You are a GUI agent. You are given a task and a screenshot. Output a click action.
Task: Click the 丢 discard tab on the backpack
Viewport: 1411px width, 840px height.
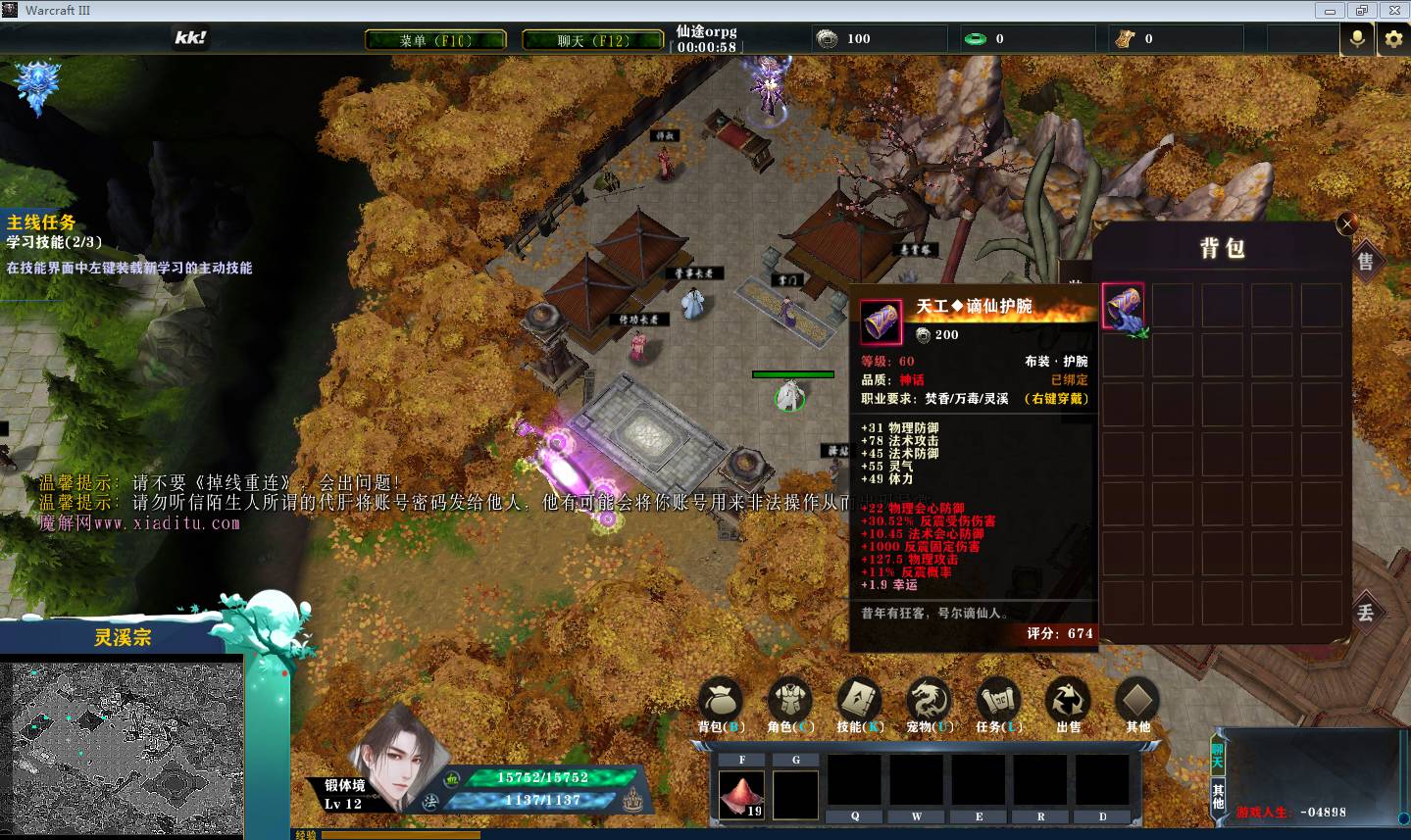(1365, 613)
